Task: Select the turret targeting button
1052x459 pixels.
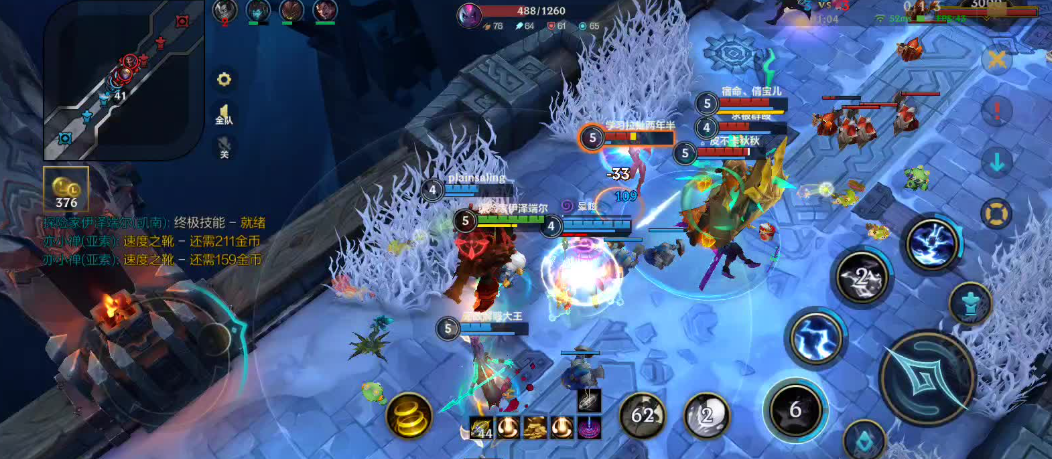Action: [x=969, y=302]
